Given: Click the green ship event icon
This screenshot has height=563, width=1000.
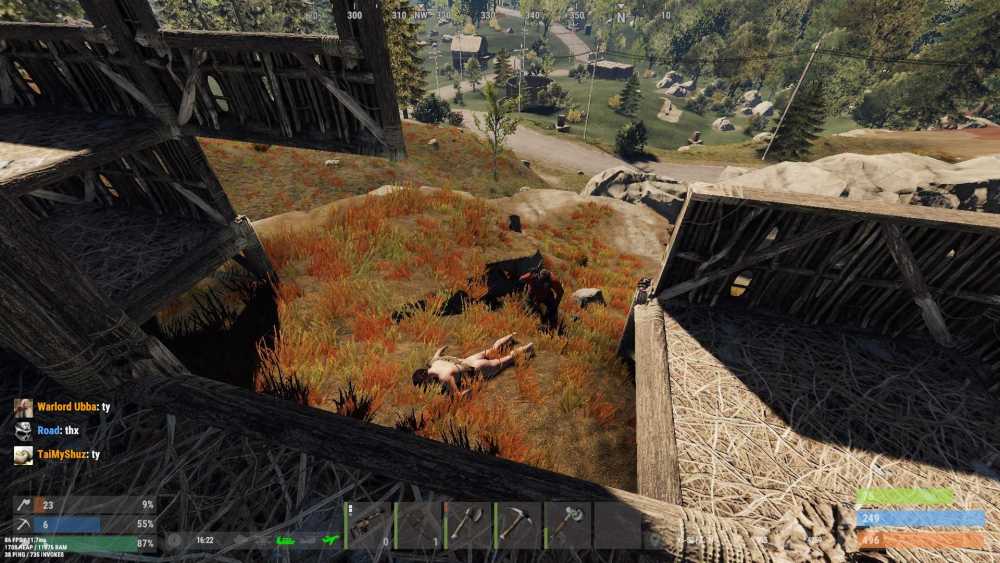Looking at the screenshot, I should point(285,540).
